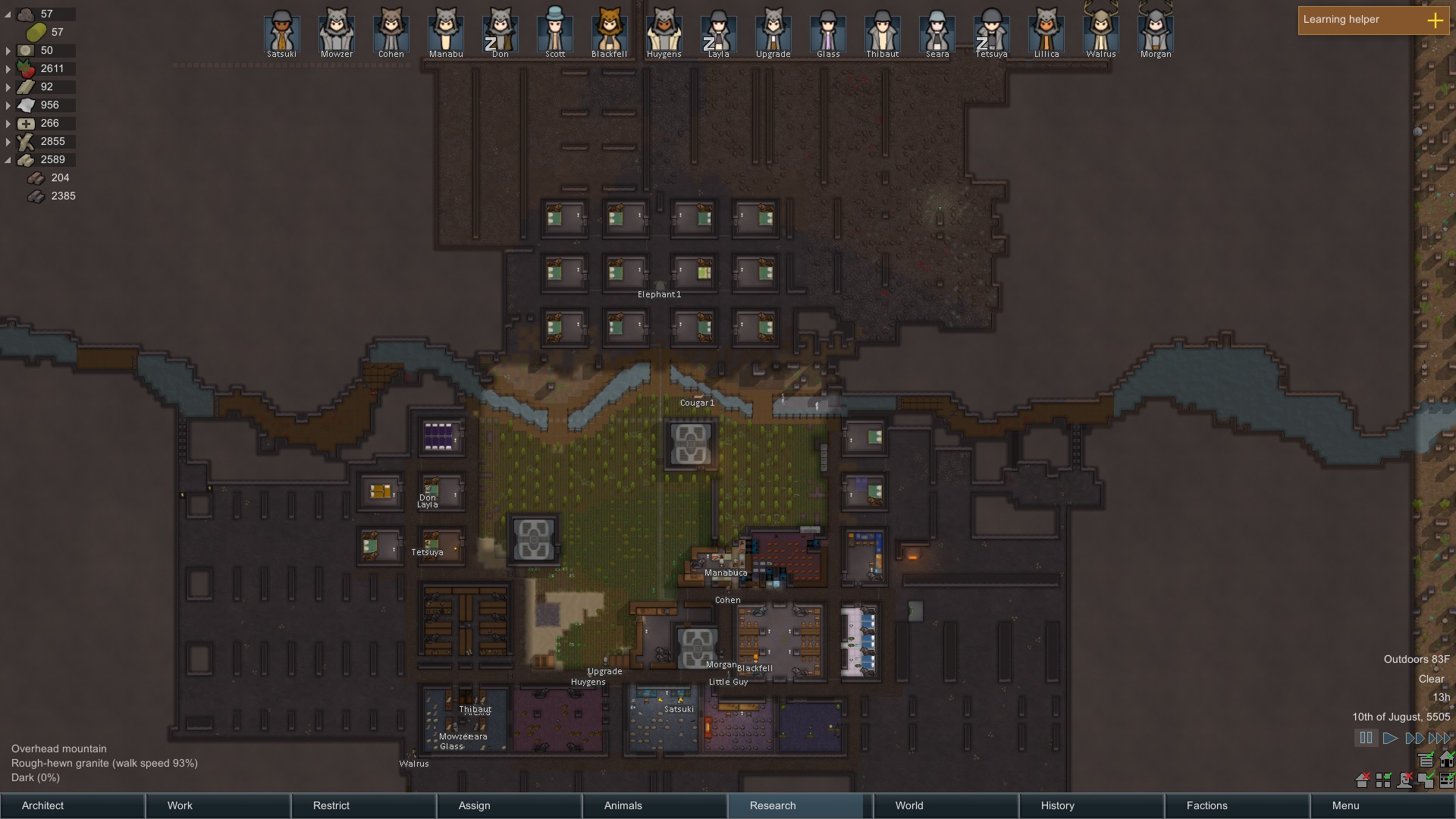Image resolution: width=1456 pixels, height=819 pixels.
Task: Collapse the stone blocks resource category
Action: 8,159
